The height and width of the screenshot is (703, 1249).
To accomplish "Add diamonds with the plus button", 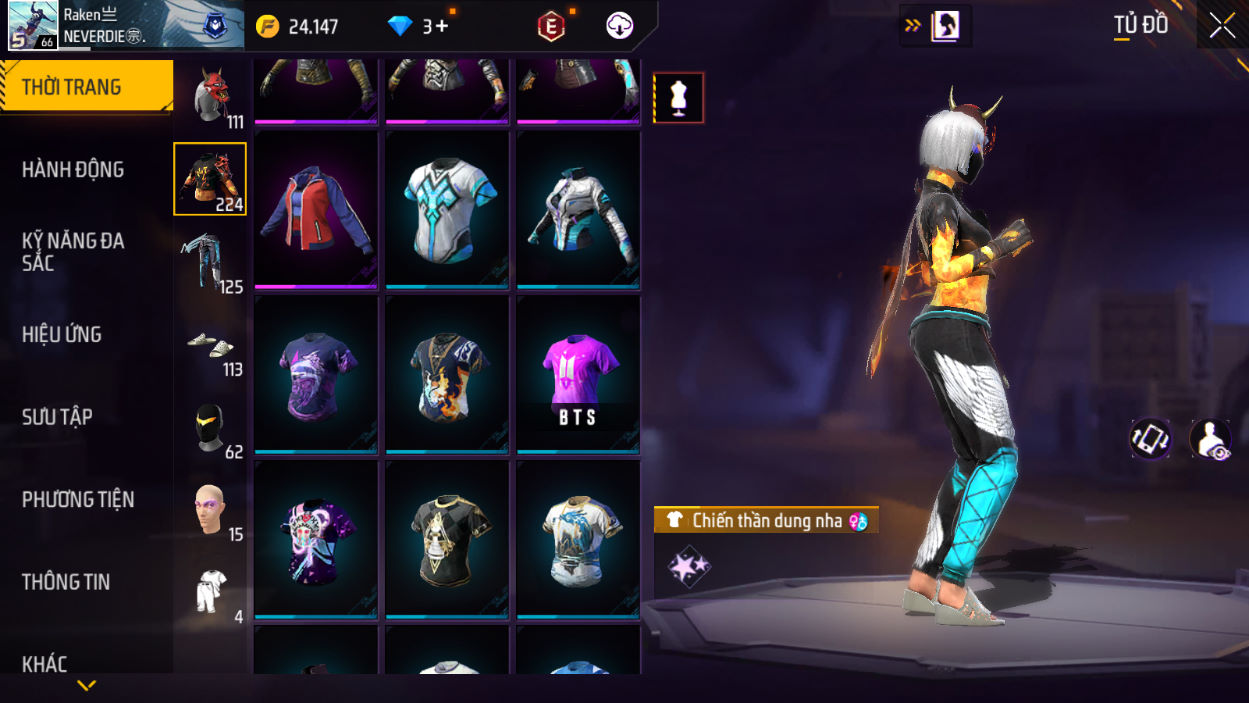I will 441,27.
